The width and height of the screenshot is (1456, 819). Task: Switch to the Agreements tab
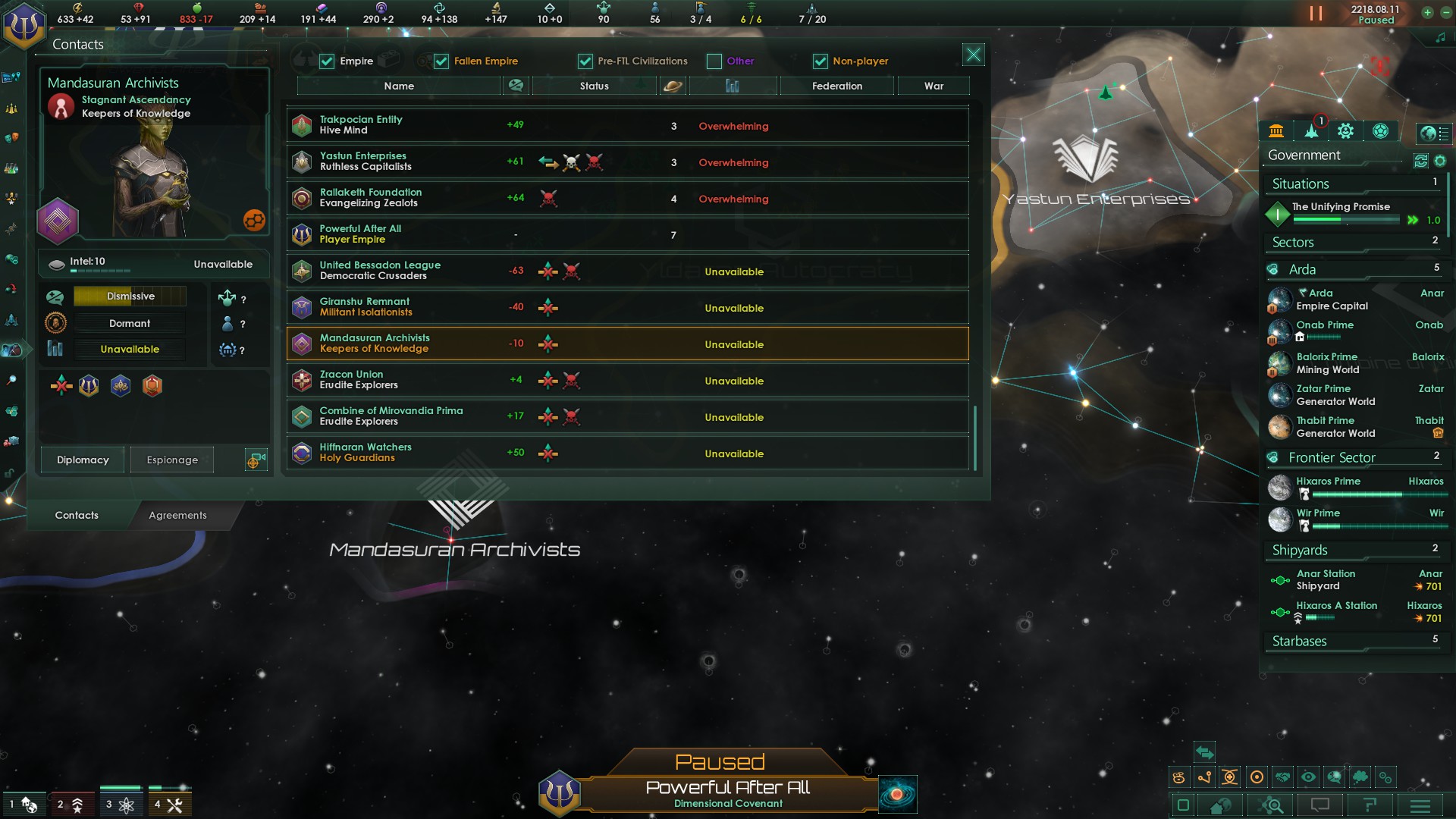pyautogui.click(x=178, y=515)
